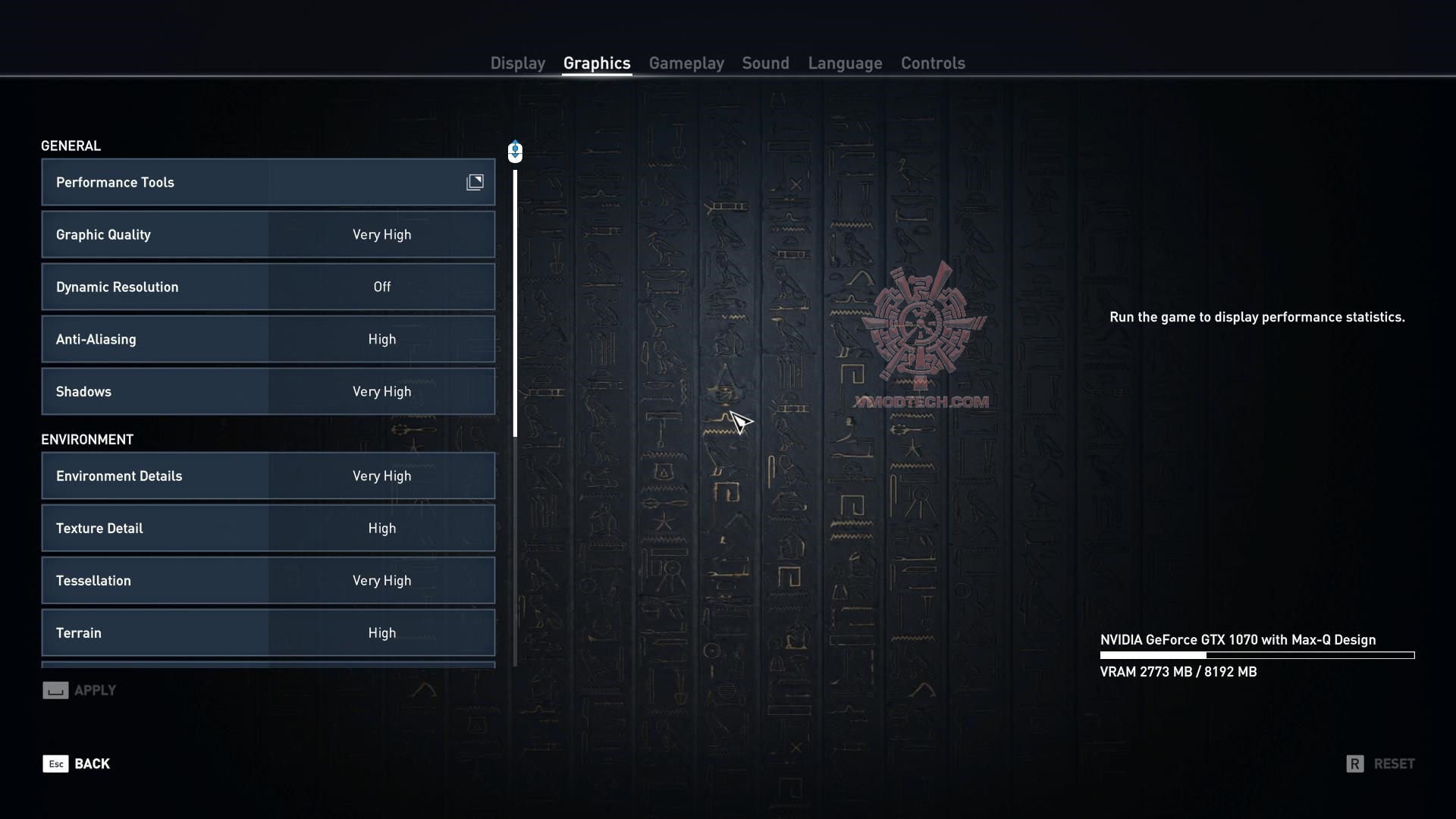Choose the Tessellation option row
The height and width of the screenshot is (819, 1456).
[x=268, y=581]
